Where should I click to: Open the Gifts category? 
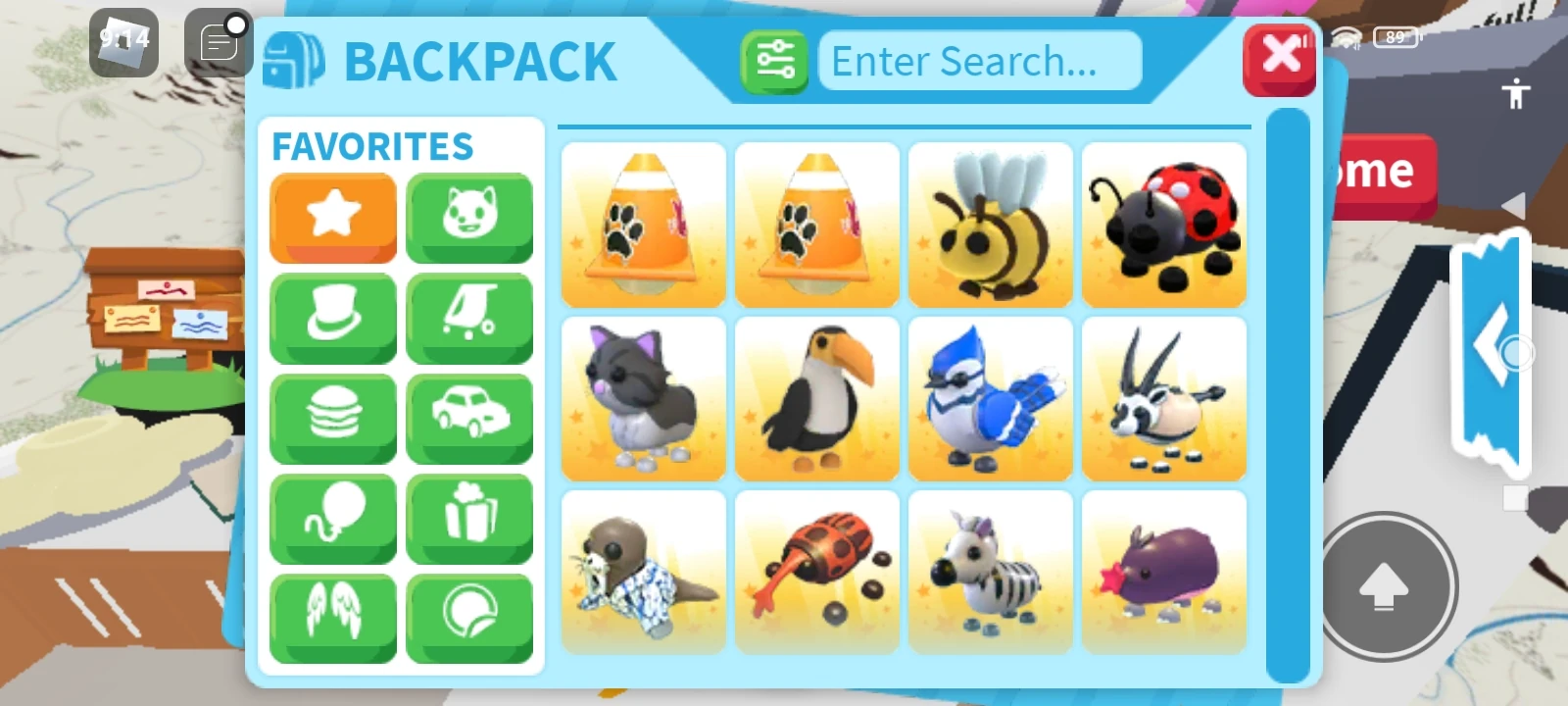point(469,518)
